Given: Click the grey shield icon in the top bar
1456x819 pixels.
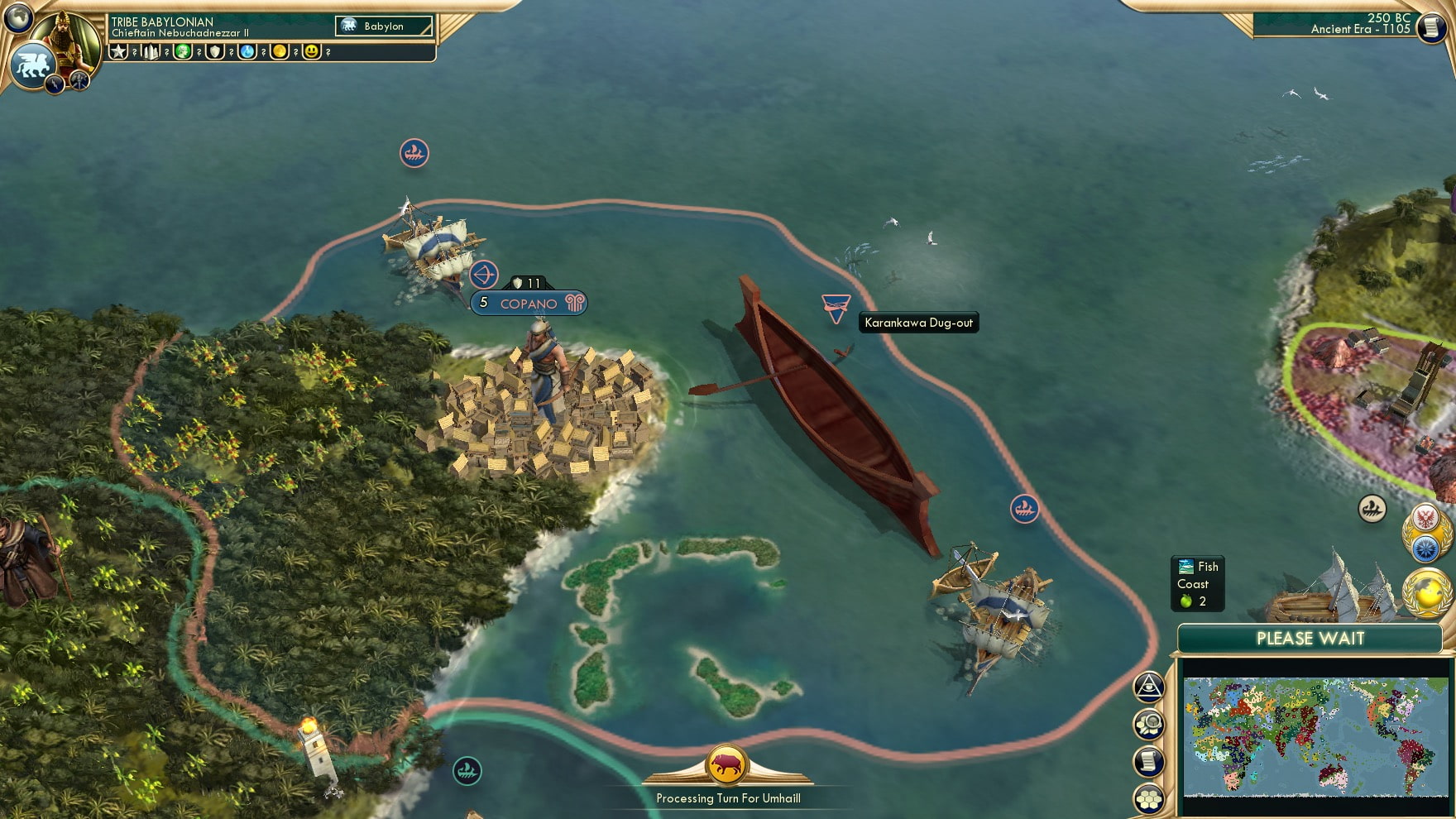Looking at the screenshot, I should click(215, 51).
